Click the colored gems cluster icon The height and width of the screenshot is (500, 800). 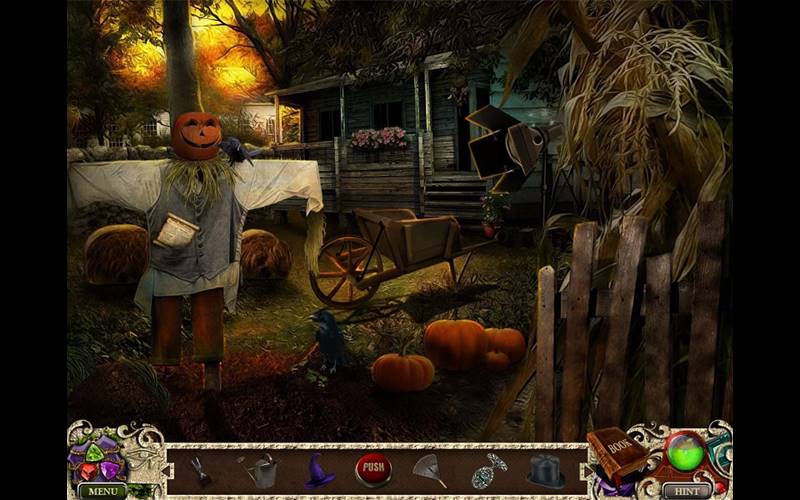click(96, 458)
